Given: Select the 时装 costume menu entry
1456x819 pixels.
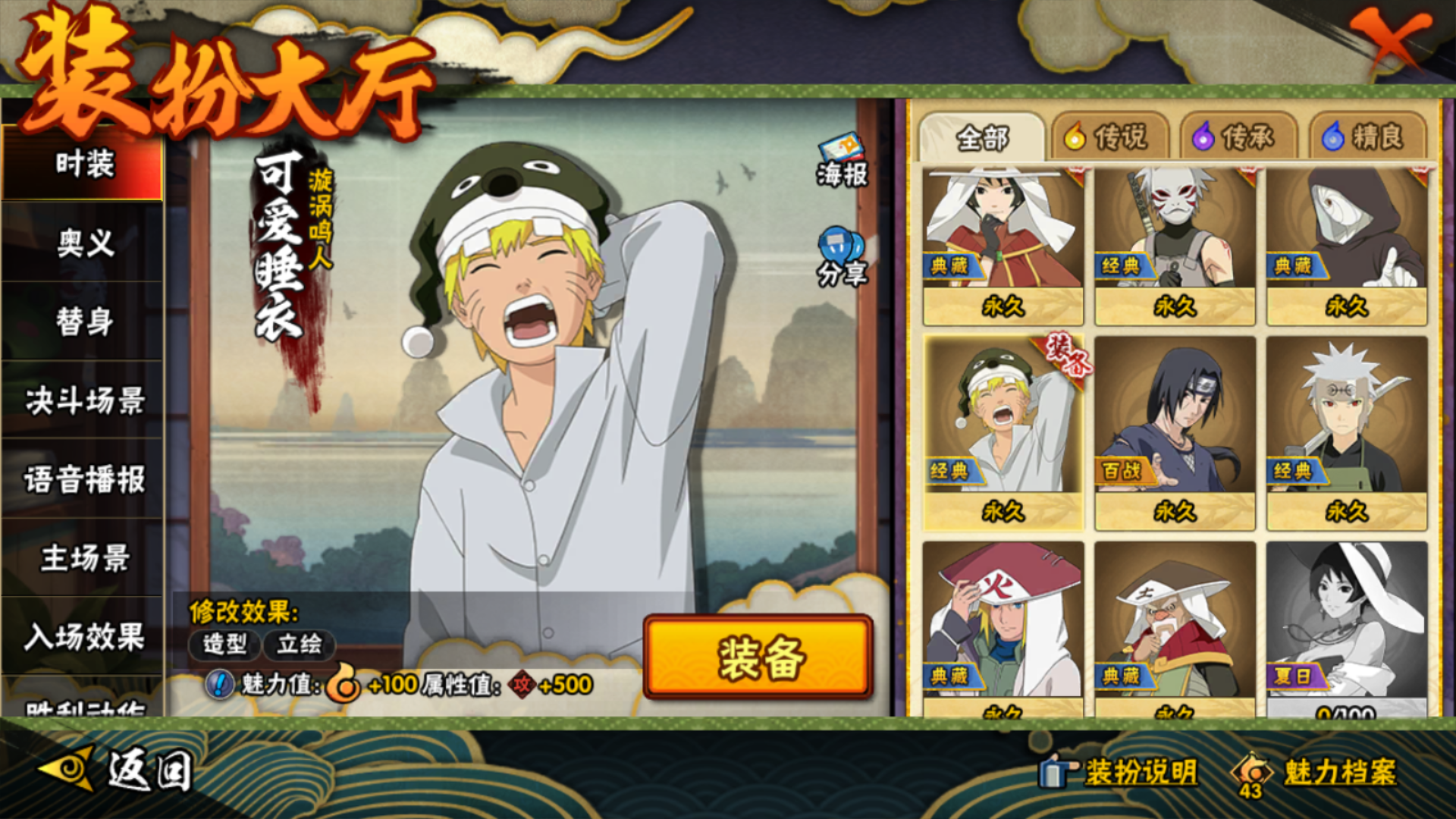Looking at the screenshot, I should tap(83, 165).
